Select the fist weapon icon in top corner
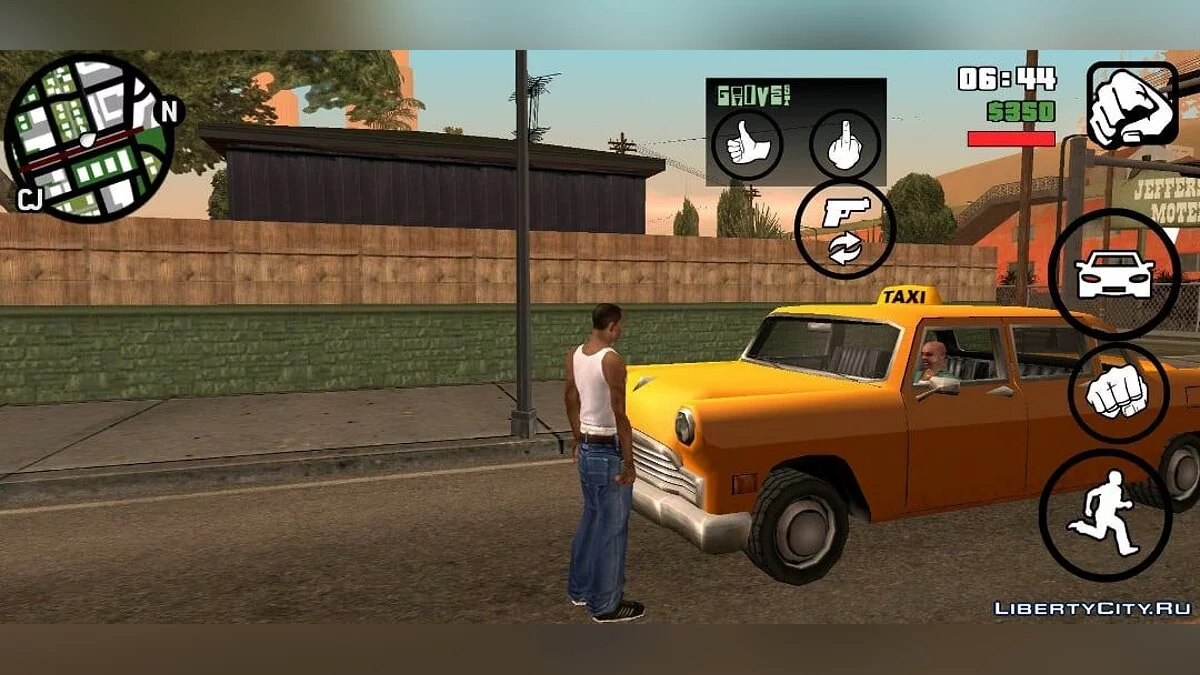This screenshot has width=1200, height=675. 1132,105
